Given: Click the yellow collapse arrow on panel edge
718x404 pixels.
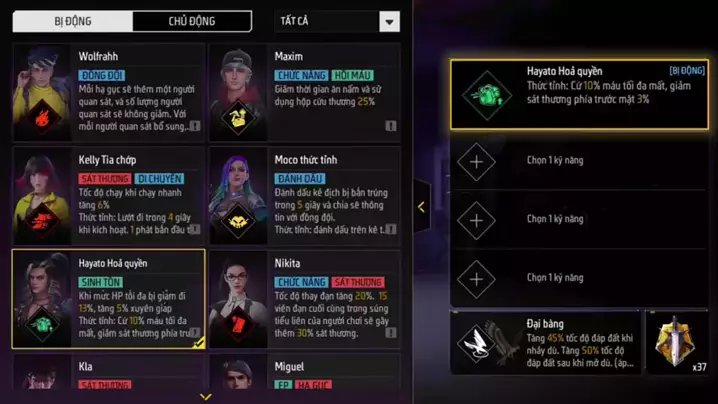Looking at the screenshot, I should (x=421, y=207).
